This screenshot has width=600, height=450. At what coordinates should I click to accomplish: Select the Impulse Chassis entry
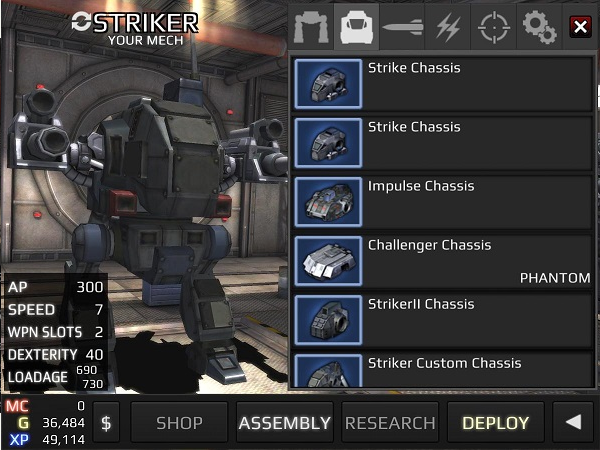pos(442,203)
